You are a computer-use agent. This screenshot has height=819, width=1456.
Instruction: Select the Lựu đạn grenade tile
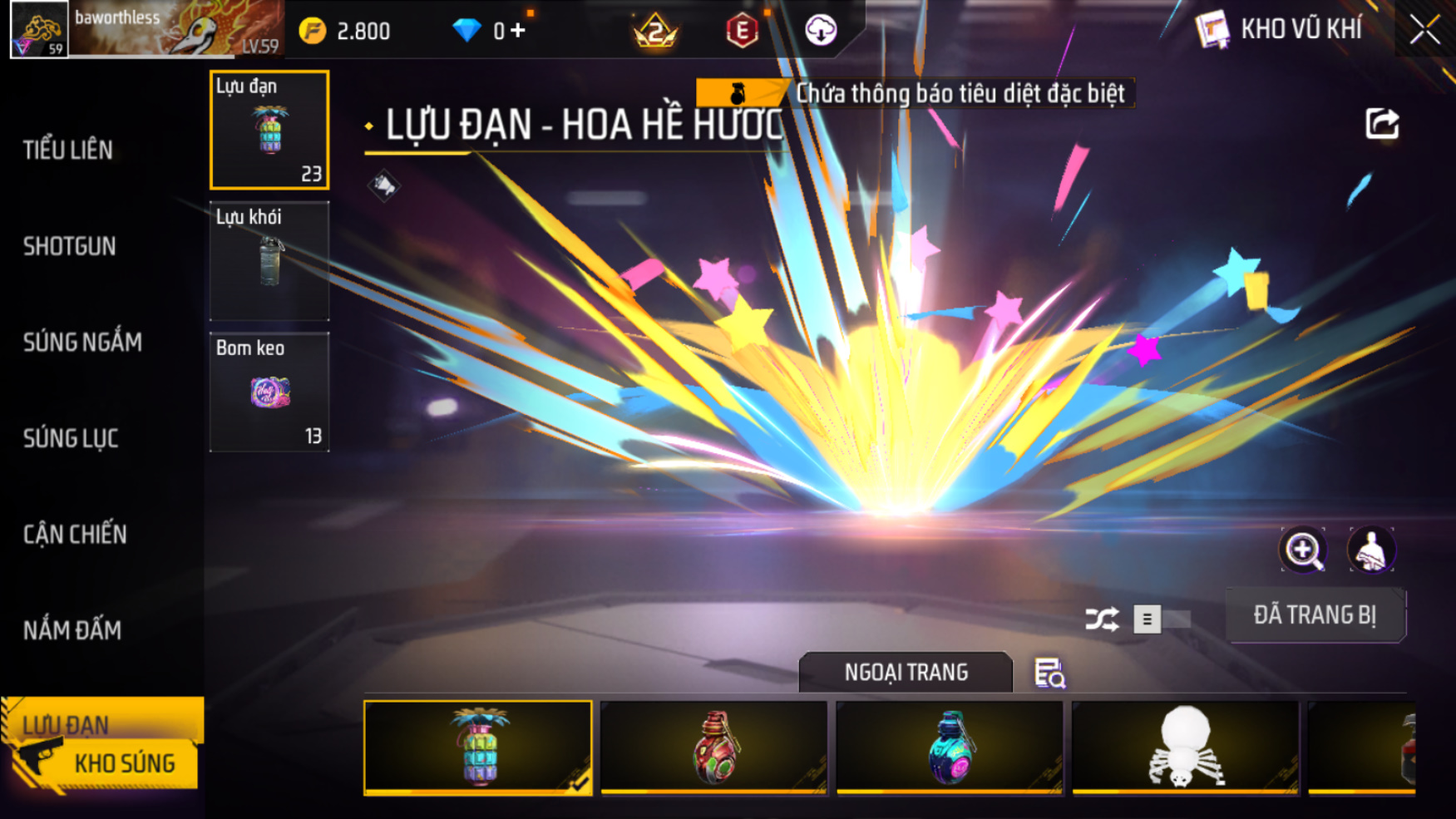[x=269, y=130]
